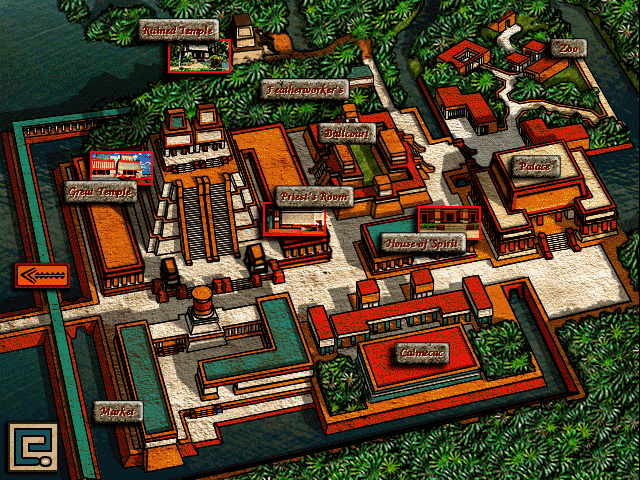Image resolution: width=640 pixels, height=480 pixels.
Task: Click the orange left arrow button
Action: pyautogui.click(x=41, y=274)
